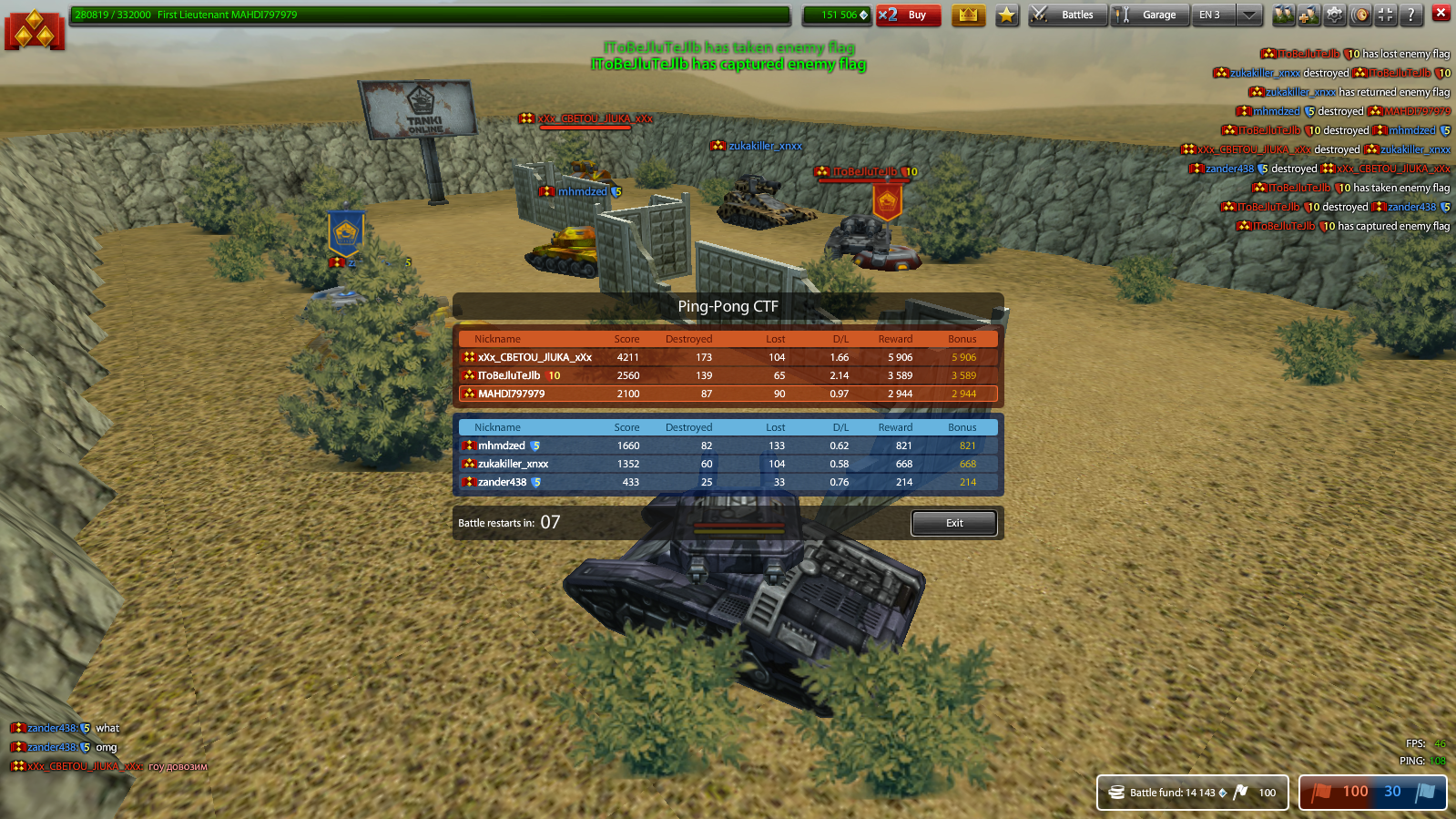Open favorites with the star icon
The height and width of the screenshot is (819, 1456).
1006,14
